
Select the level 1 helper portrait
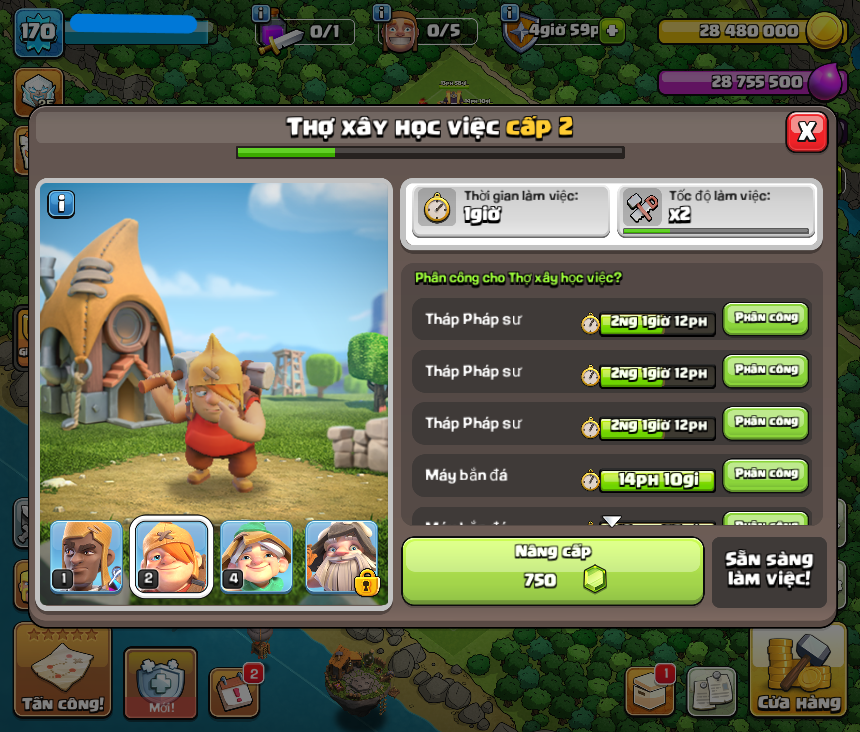tap(86, 557)
